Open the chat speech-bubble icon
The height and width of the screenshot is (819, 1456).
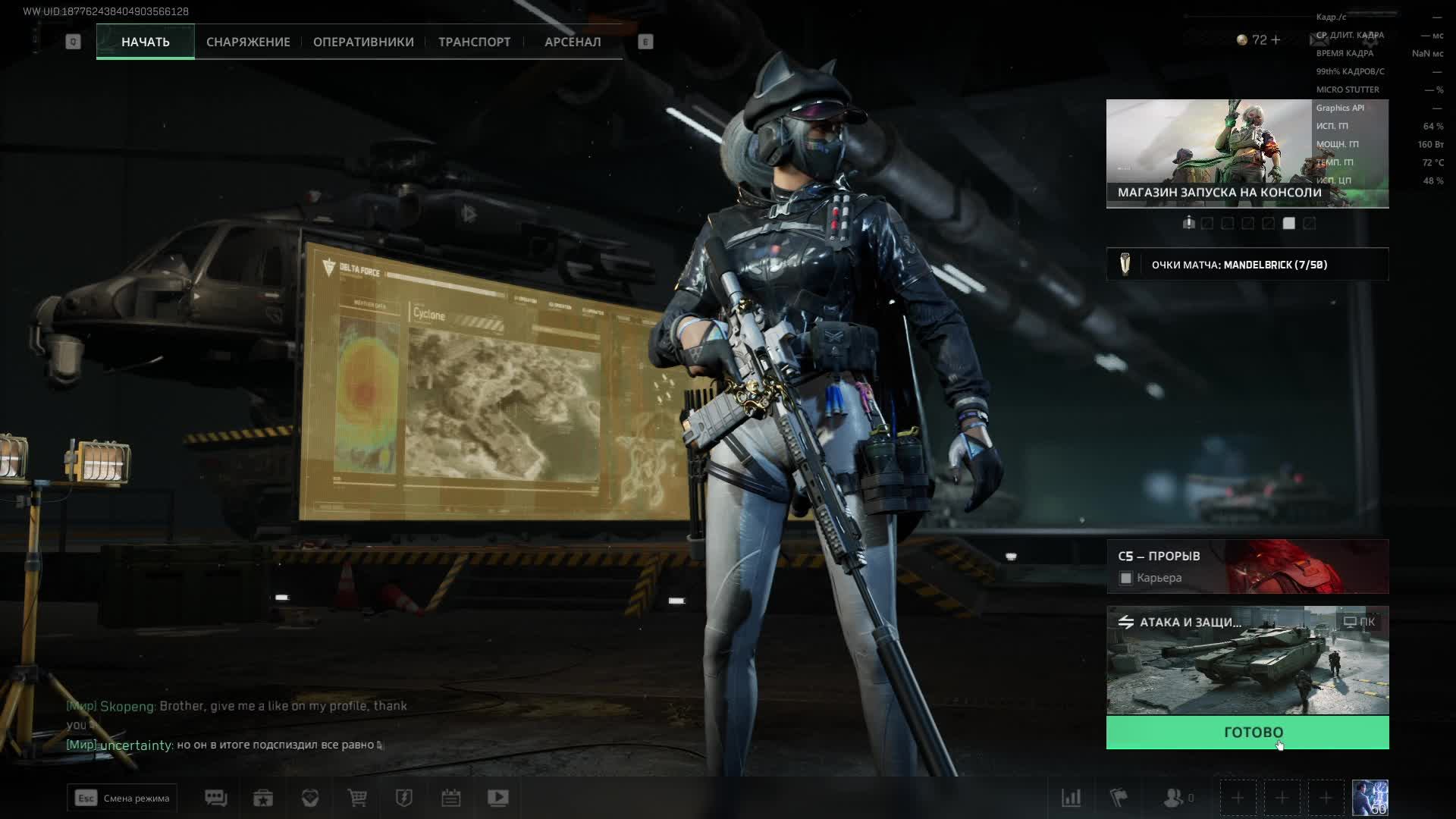[216, 798]
